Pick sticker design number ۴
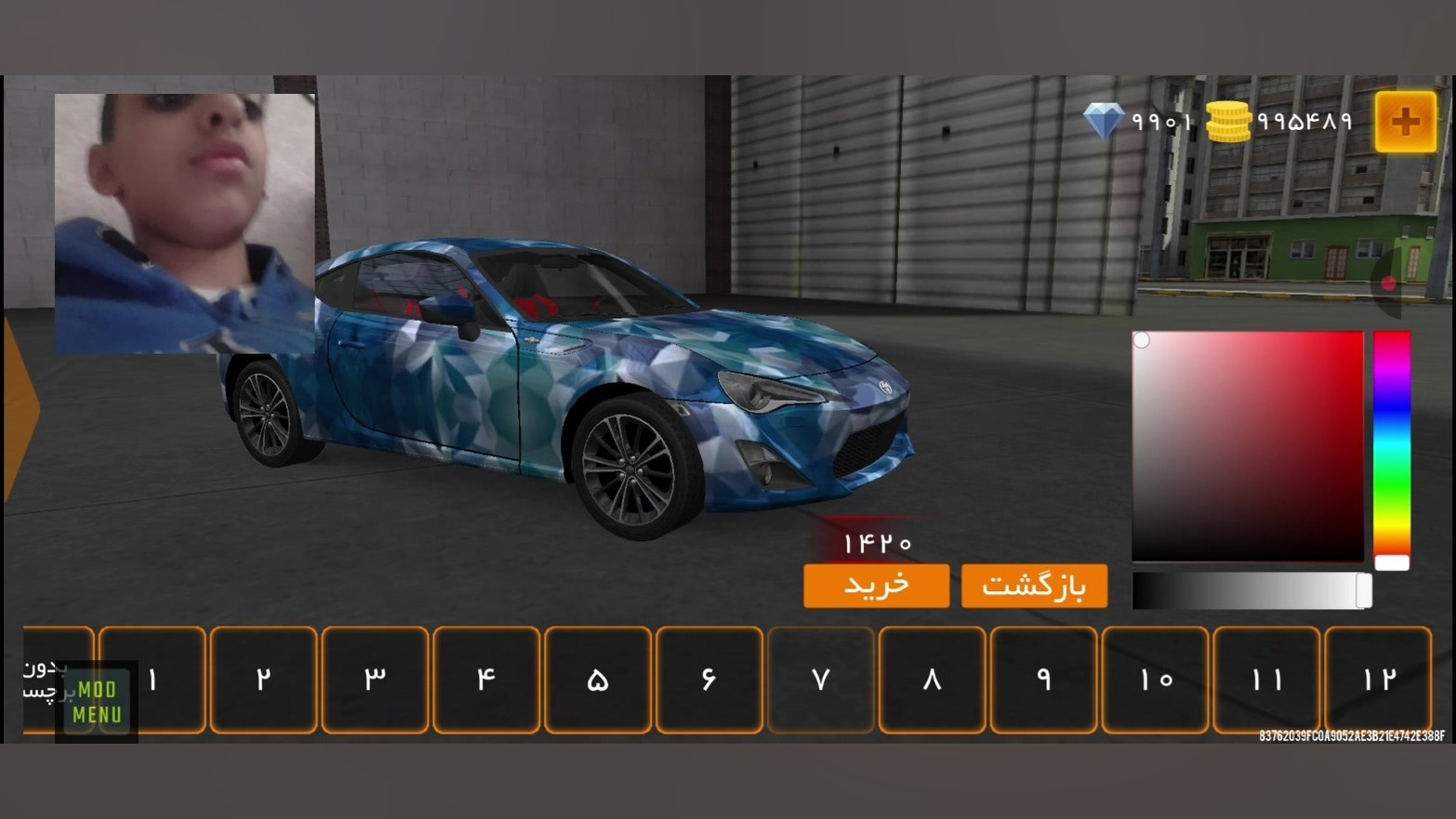Image resolution: width=1456 pixels, height=819 pixels. click(486, 680)
